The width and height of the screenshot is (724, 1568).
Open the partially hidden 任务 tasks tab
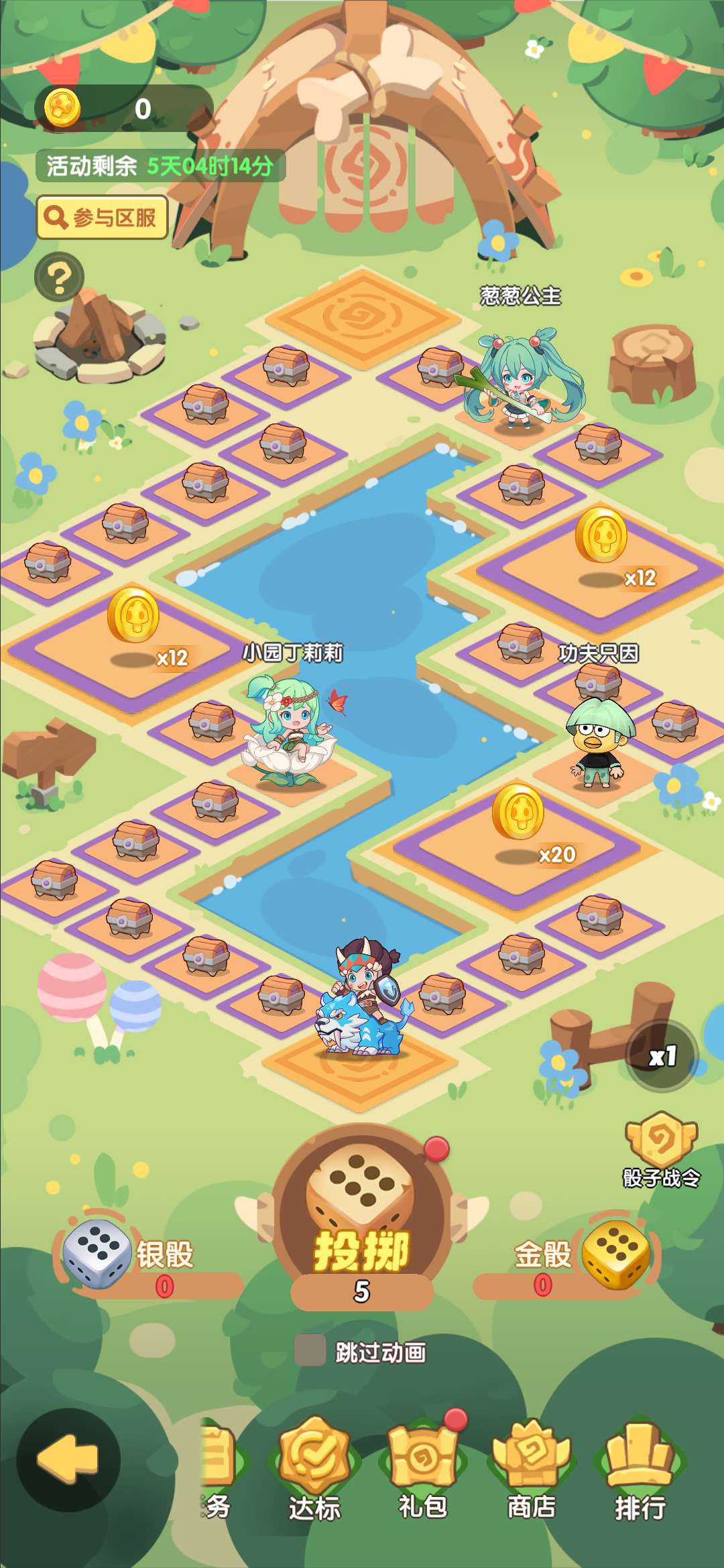point(218,1467)
